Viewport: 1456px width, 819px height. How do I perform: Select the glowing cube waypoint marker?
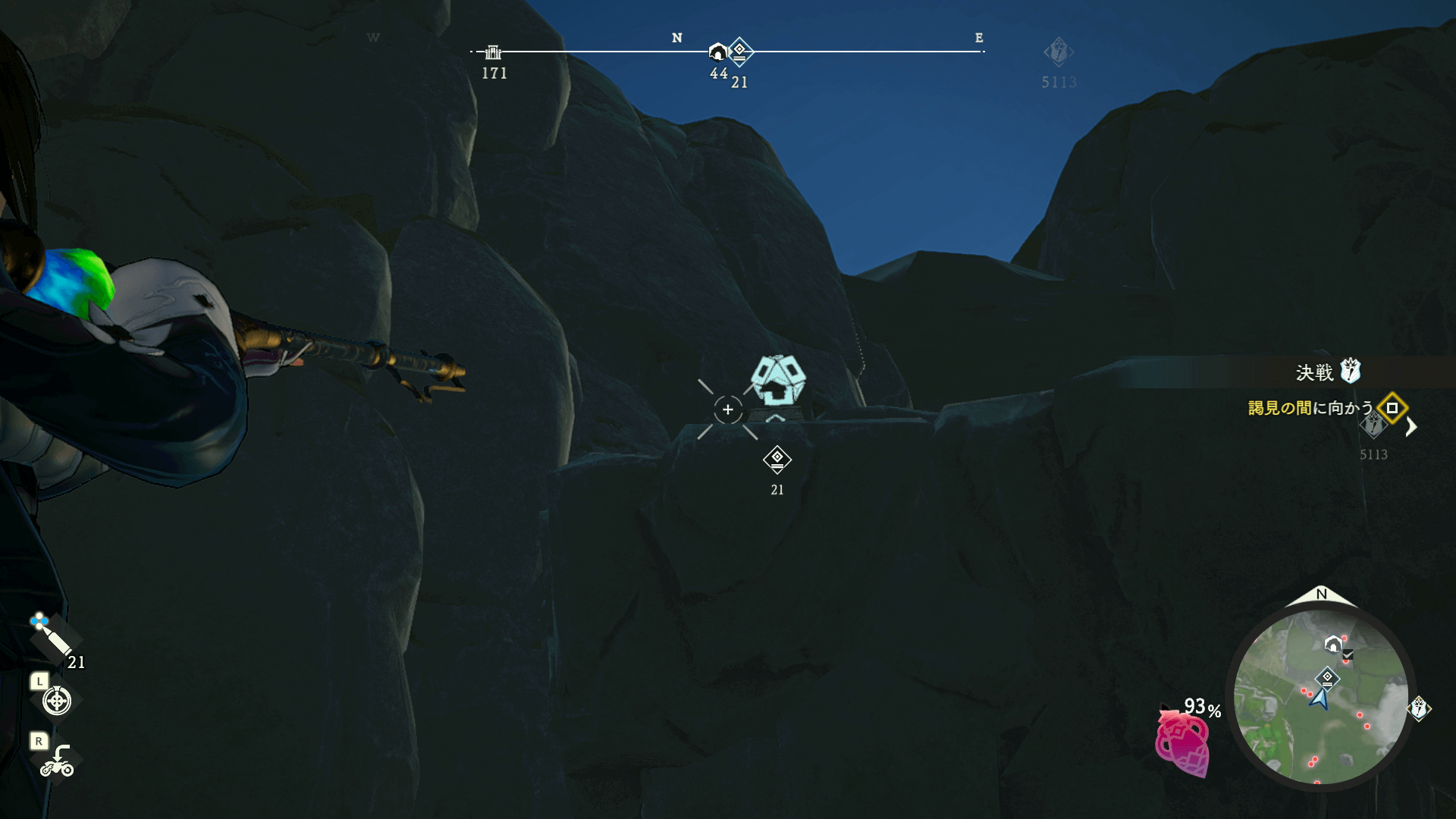pos(778,380)
